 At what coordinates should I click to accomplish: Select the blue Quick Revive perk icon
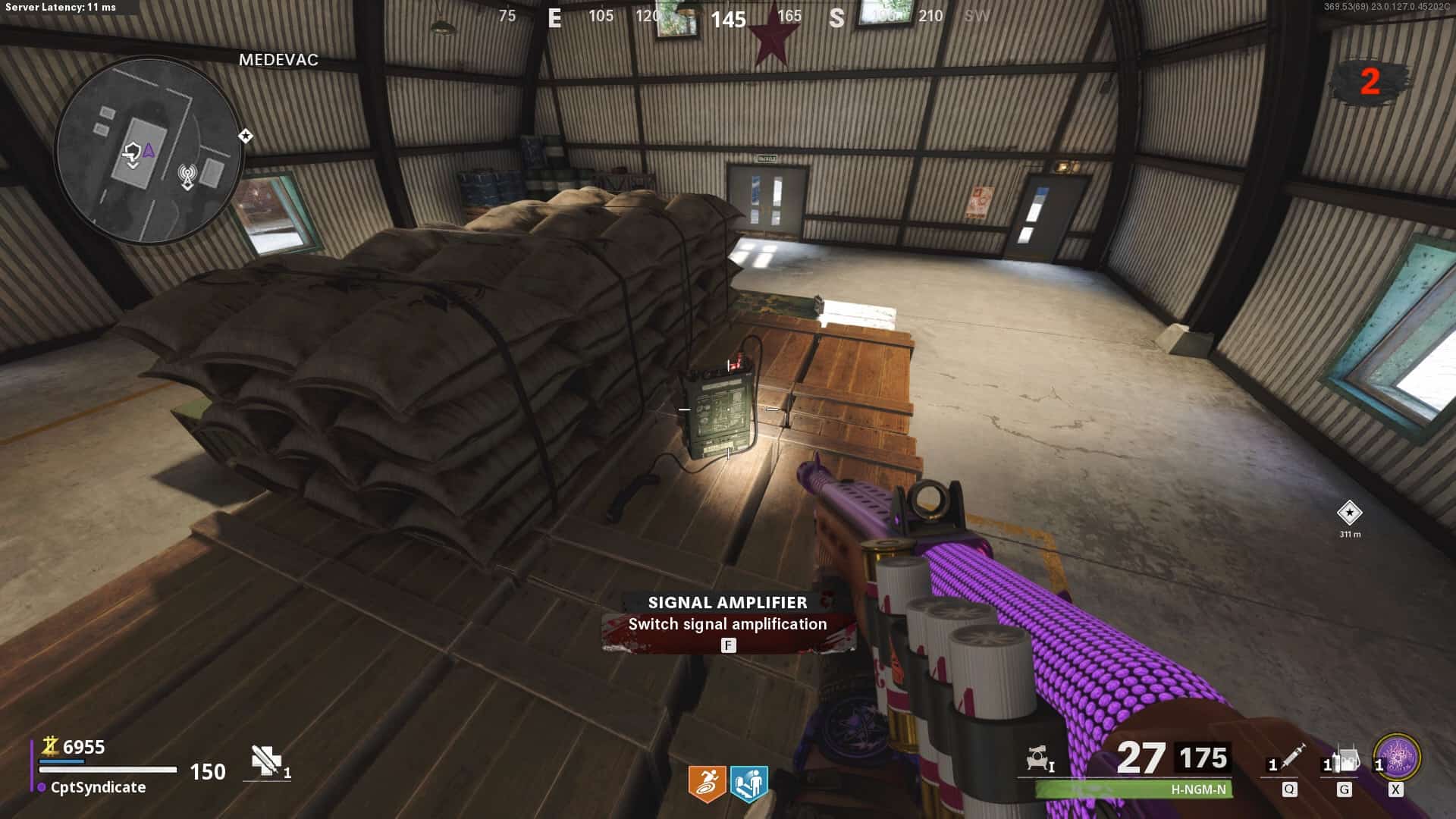pos(748,783)
